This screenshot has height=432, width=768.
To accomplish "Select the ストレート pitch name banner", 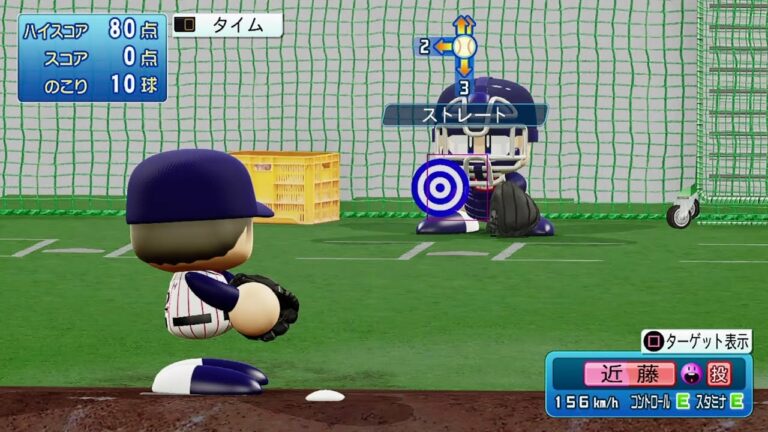I will coord(465,115).
